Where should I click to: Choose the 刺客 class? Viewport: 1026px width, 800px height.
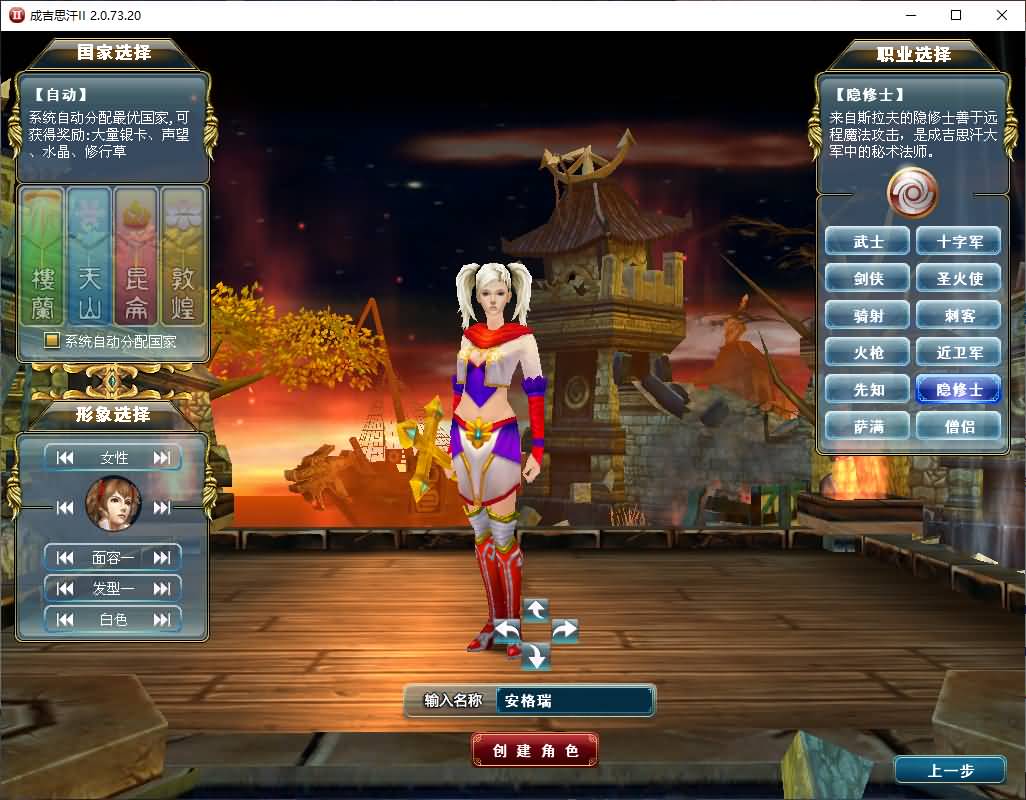[959, 315]
